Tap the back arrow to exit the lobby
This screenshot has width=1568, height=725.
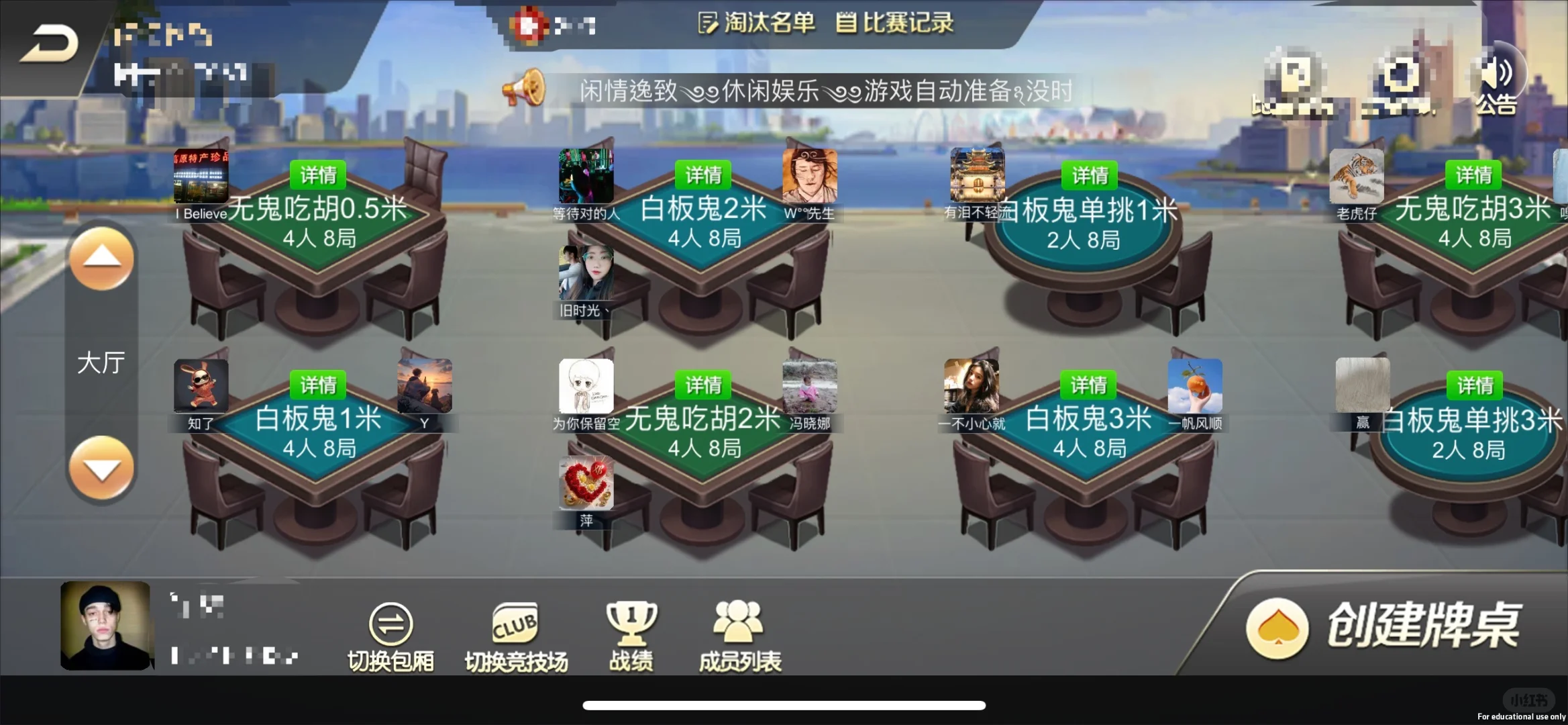point(50,42)
